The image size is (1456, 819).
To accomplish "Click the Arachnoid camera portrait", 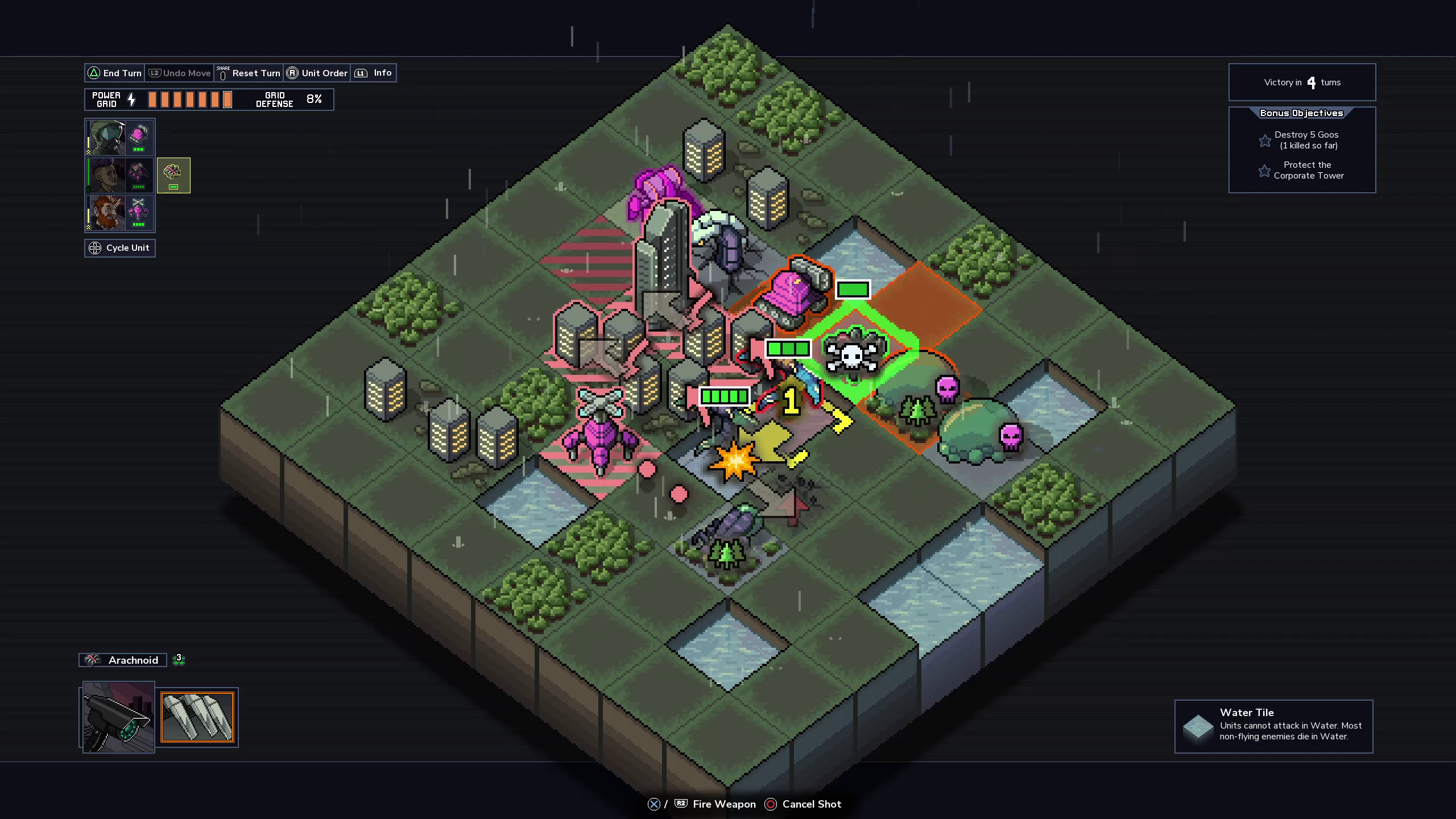I will tap(118, 717).
